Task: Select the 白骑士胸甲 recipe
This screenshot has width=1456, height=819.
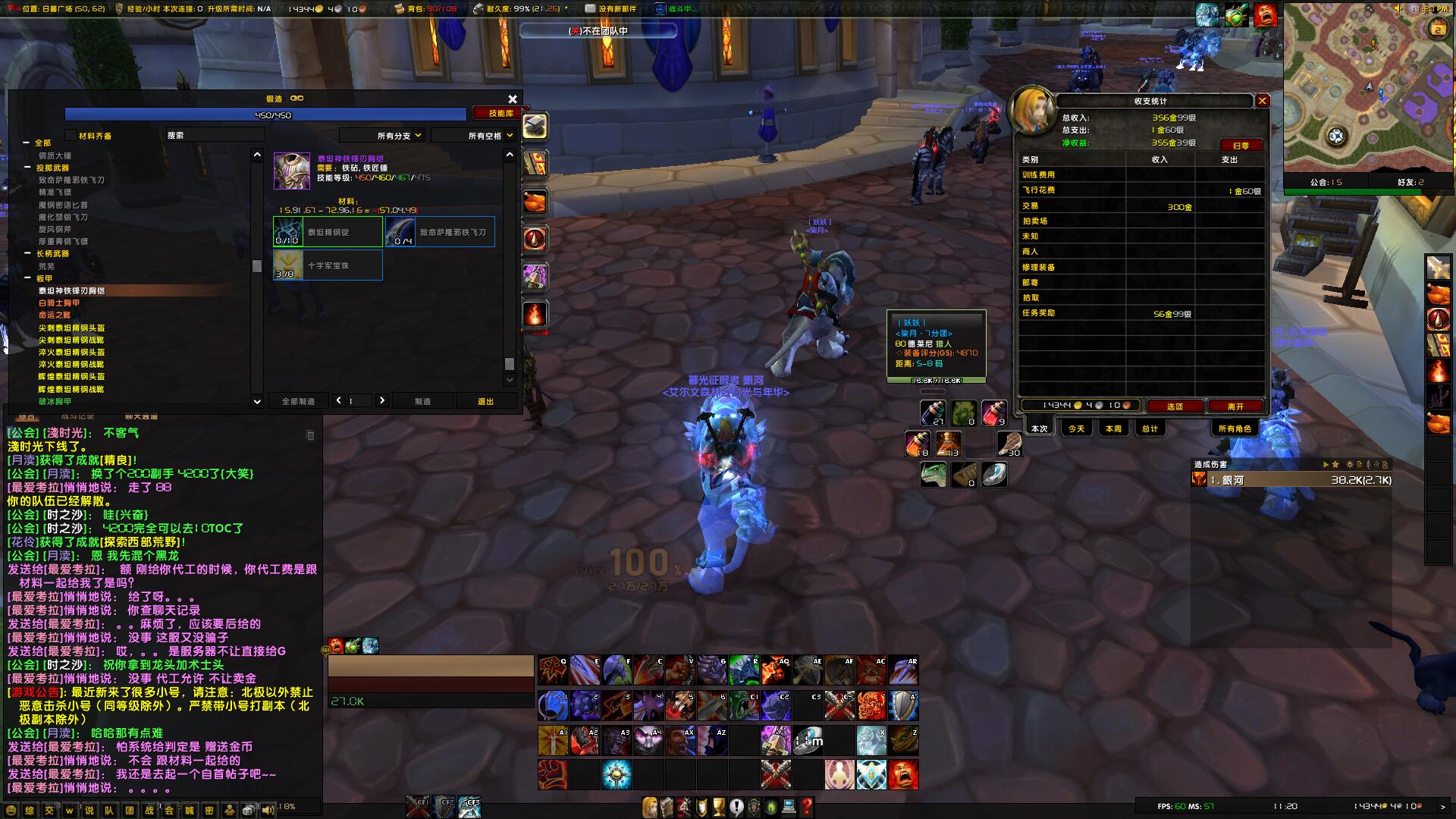Action: [59, 303]
